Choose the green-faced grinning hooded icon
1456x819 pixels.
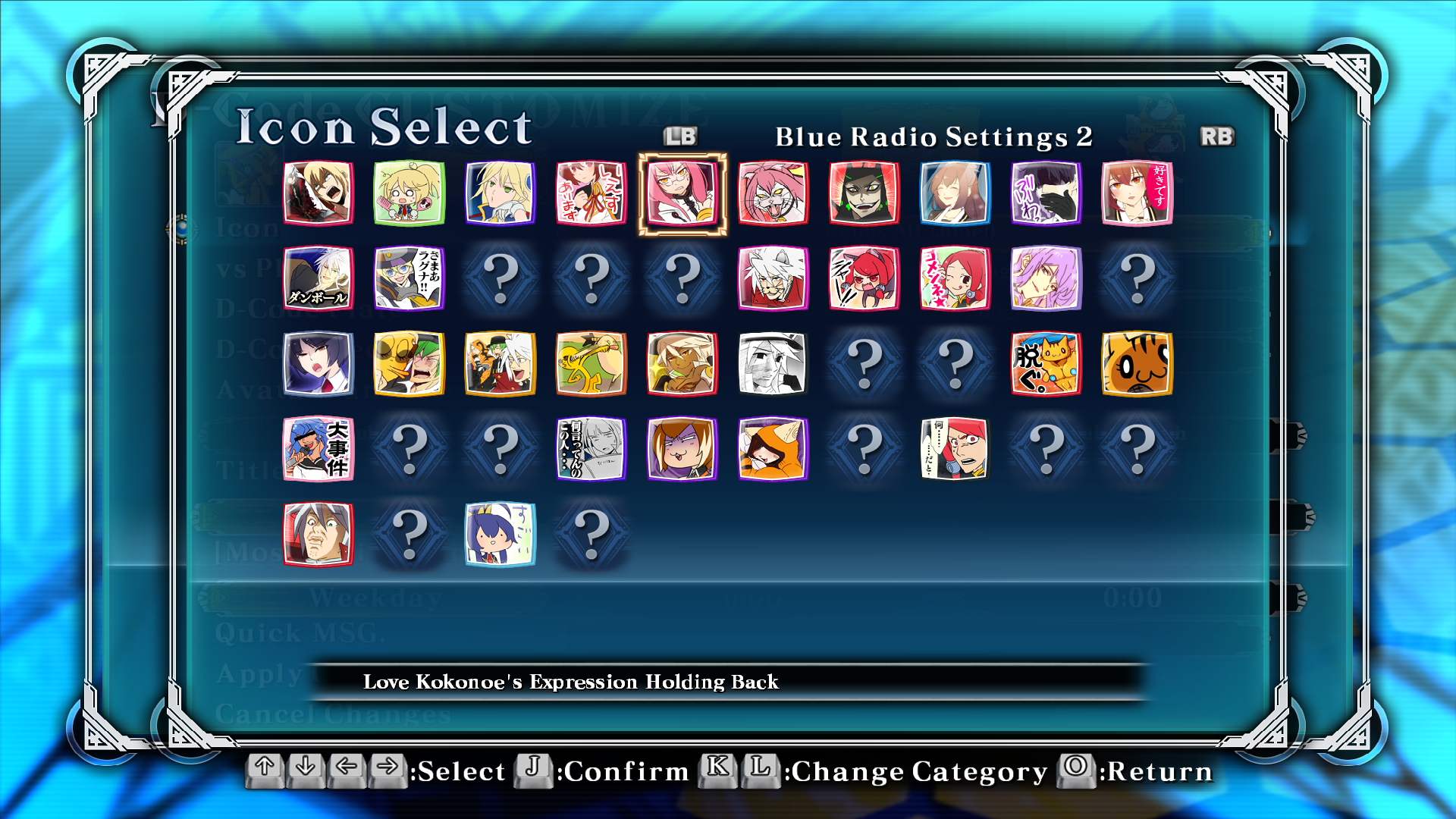coord(864,193)
